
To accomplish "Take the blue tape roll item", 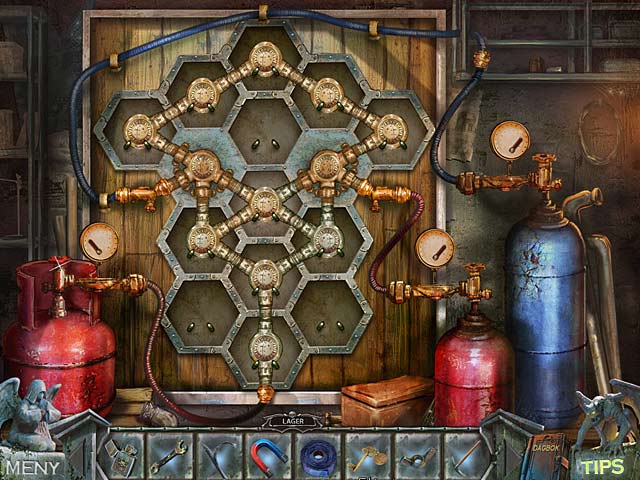I will (x=318, y=455).
